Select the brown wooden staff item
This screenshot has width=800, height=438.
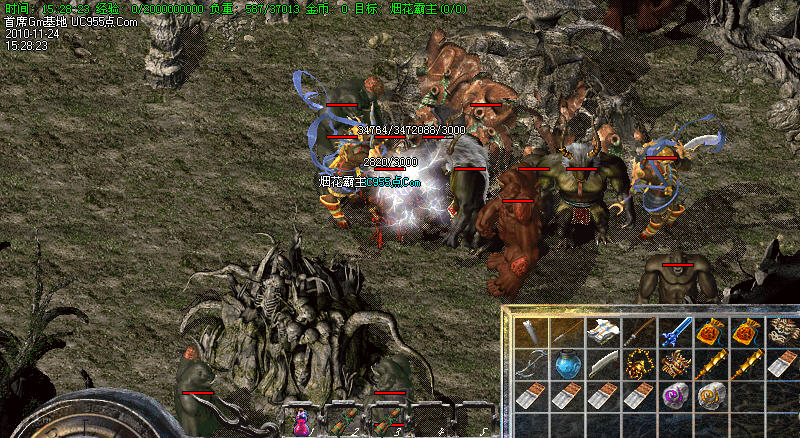(638, 332)
